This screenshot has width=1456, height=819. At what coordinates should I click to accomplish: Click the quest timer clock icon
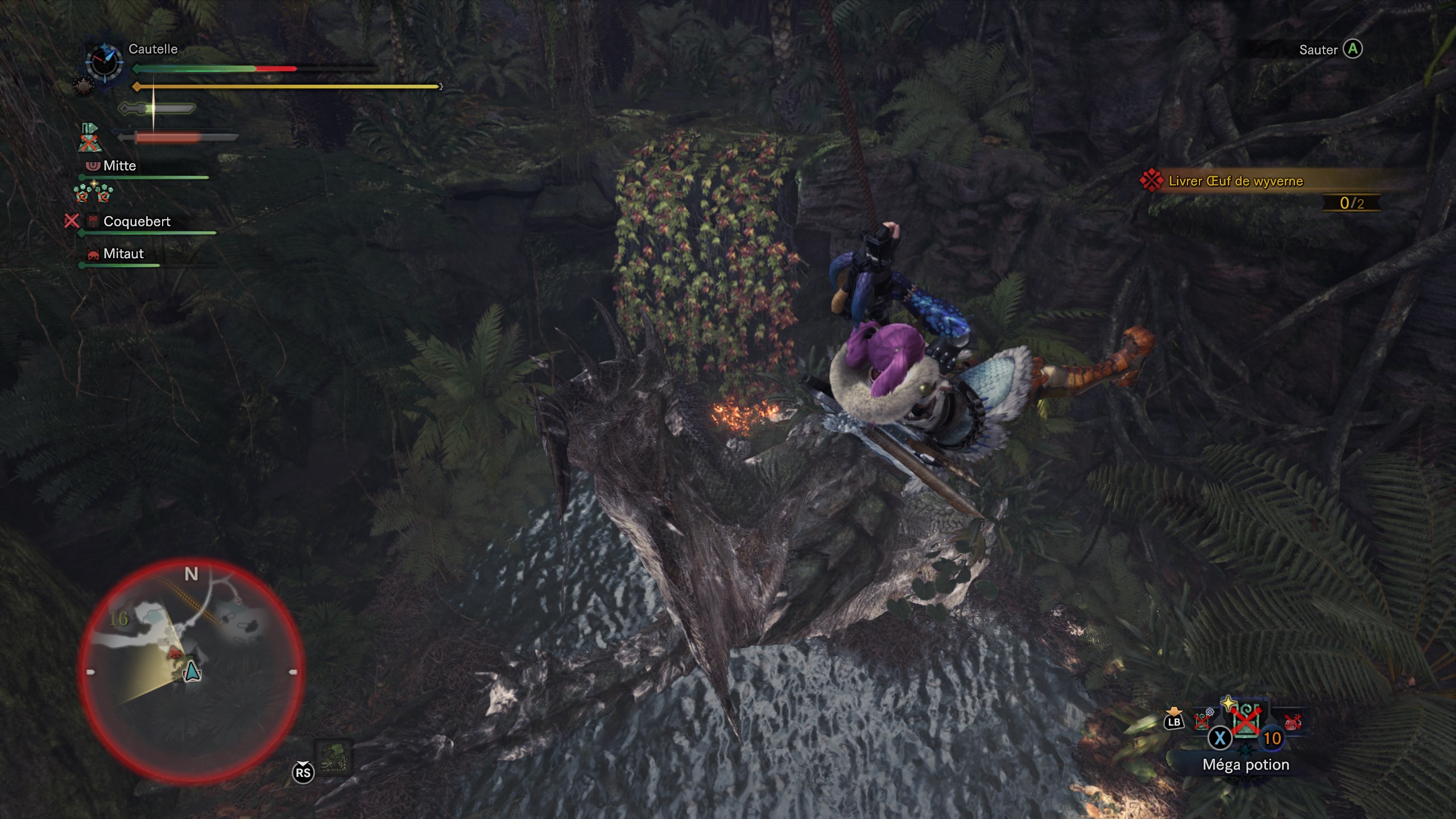click(104, 61)
